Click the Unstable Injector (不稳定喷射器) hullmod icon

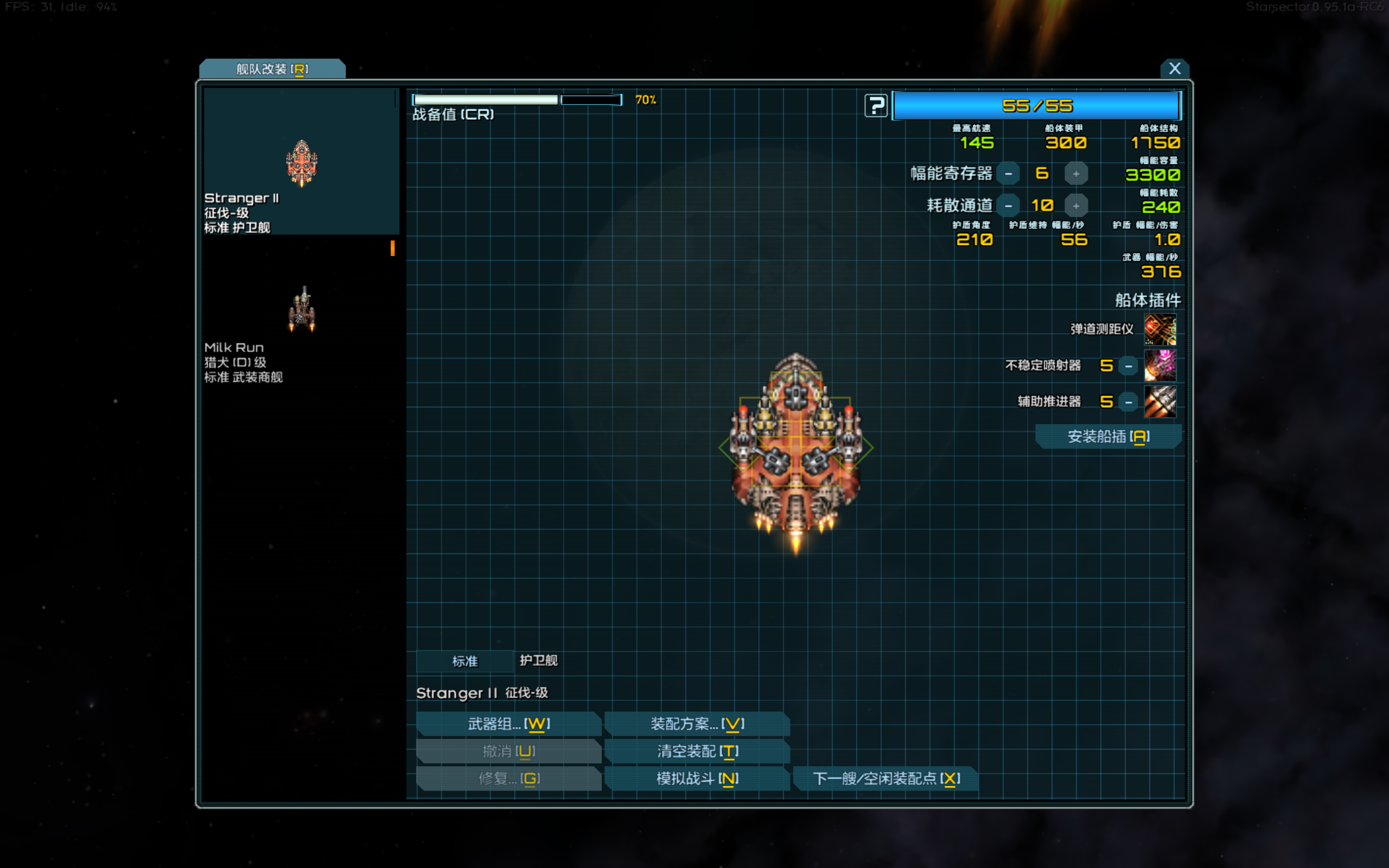click(1160, 366)
